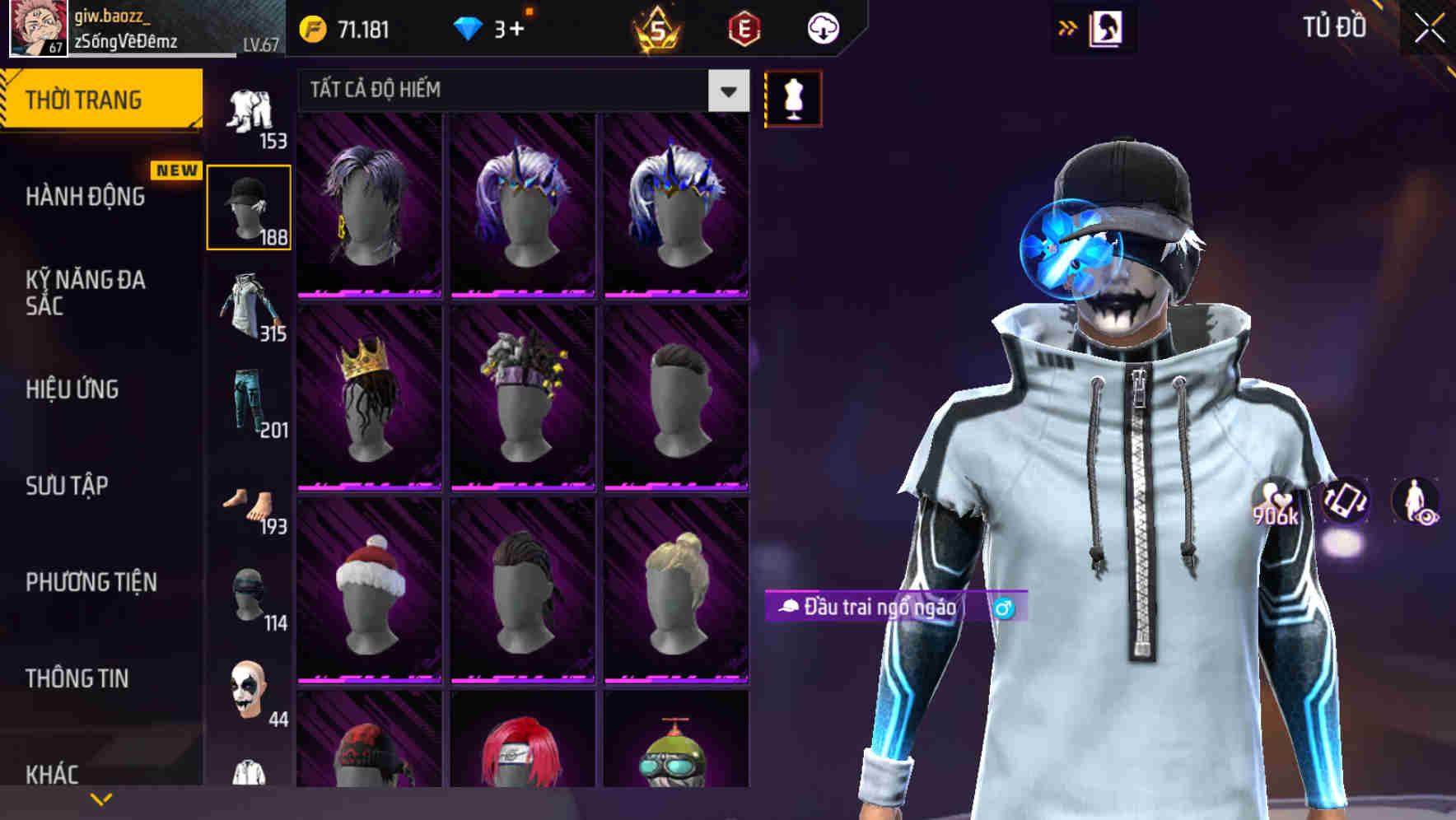
Task: Select the red hairstyle with headband thumbnail
Action: click(x=525, y=766)
